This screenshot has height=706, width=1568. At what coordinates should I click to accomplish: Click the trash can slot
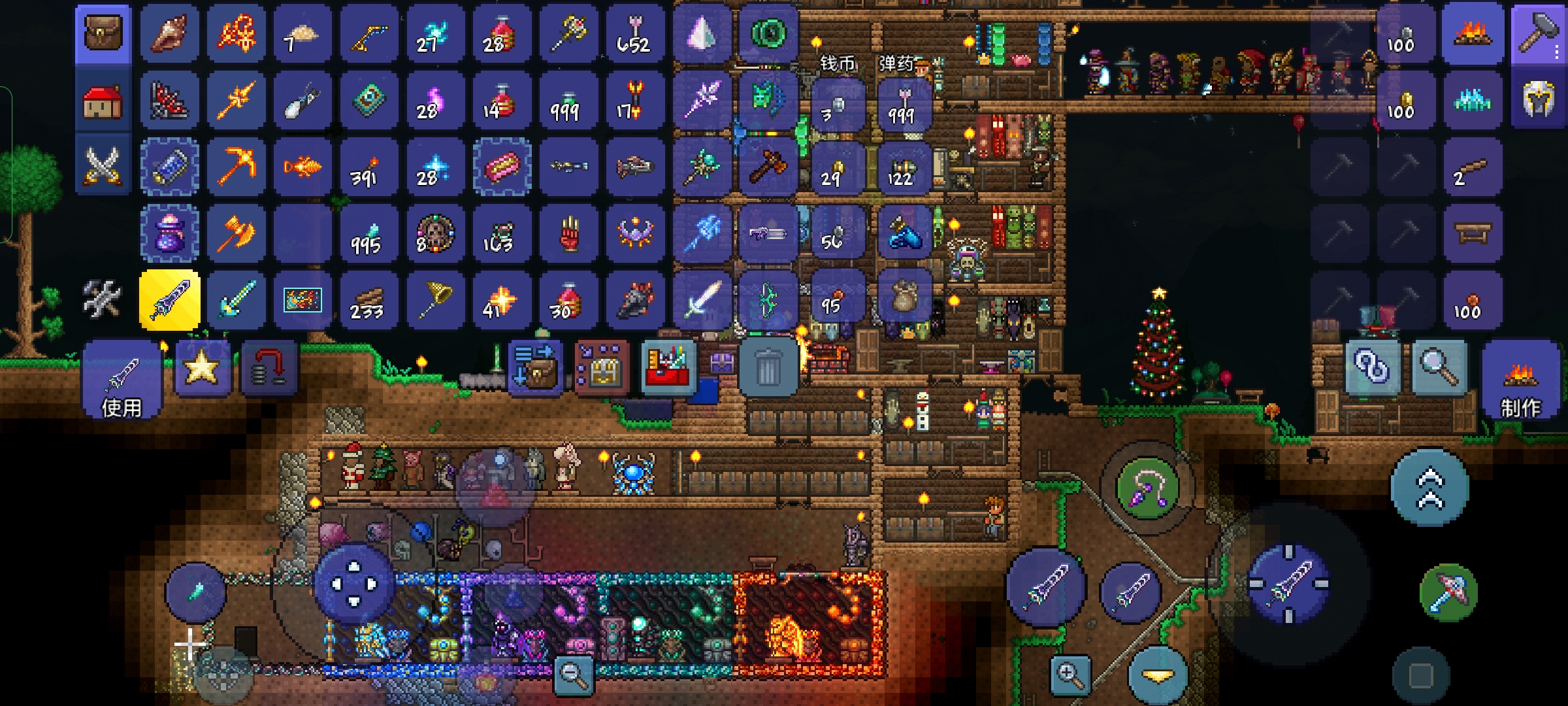[767, 368]
